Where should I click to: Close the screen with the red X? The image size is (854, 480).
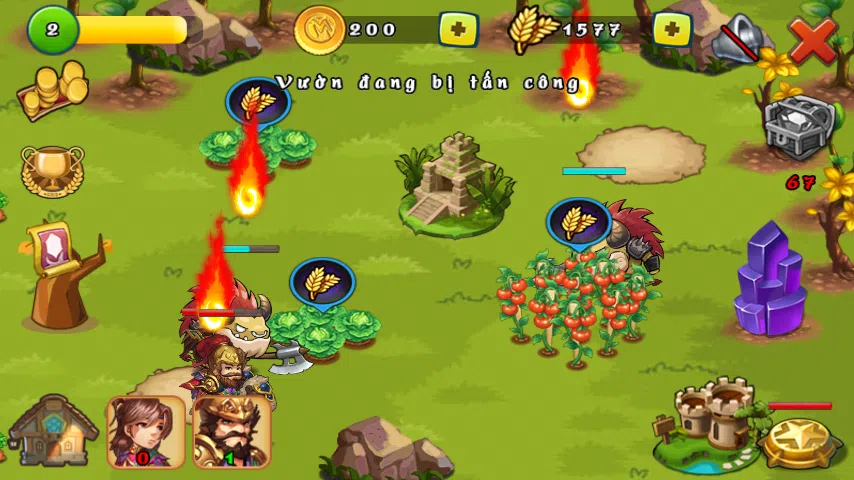[812, 39]
